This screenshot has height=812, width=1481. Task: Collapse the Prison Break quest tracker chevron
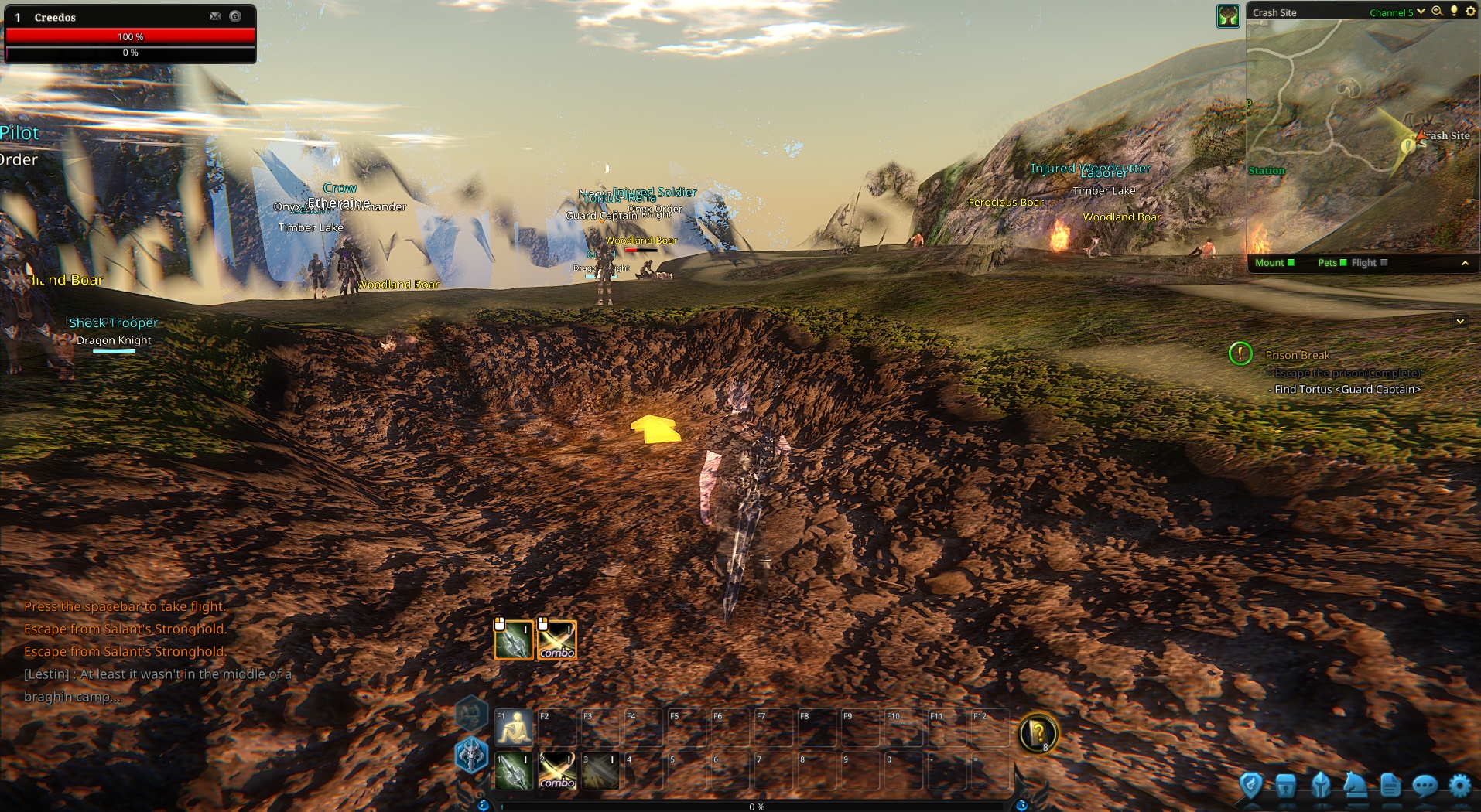click(1460, 321)
